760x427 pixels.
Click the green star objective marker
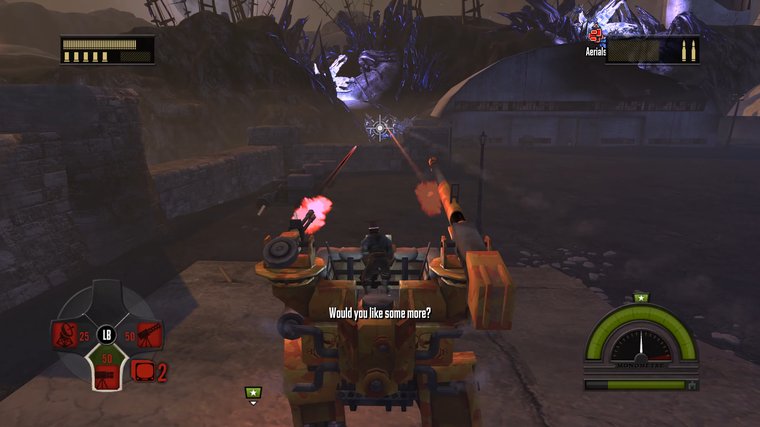253,393
